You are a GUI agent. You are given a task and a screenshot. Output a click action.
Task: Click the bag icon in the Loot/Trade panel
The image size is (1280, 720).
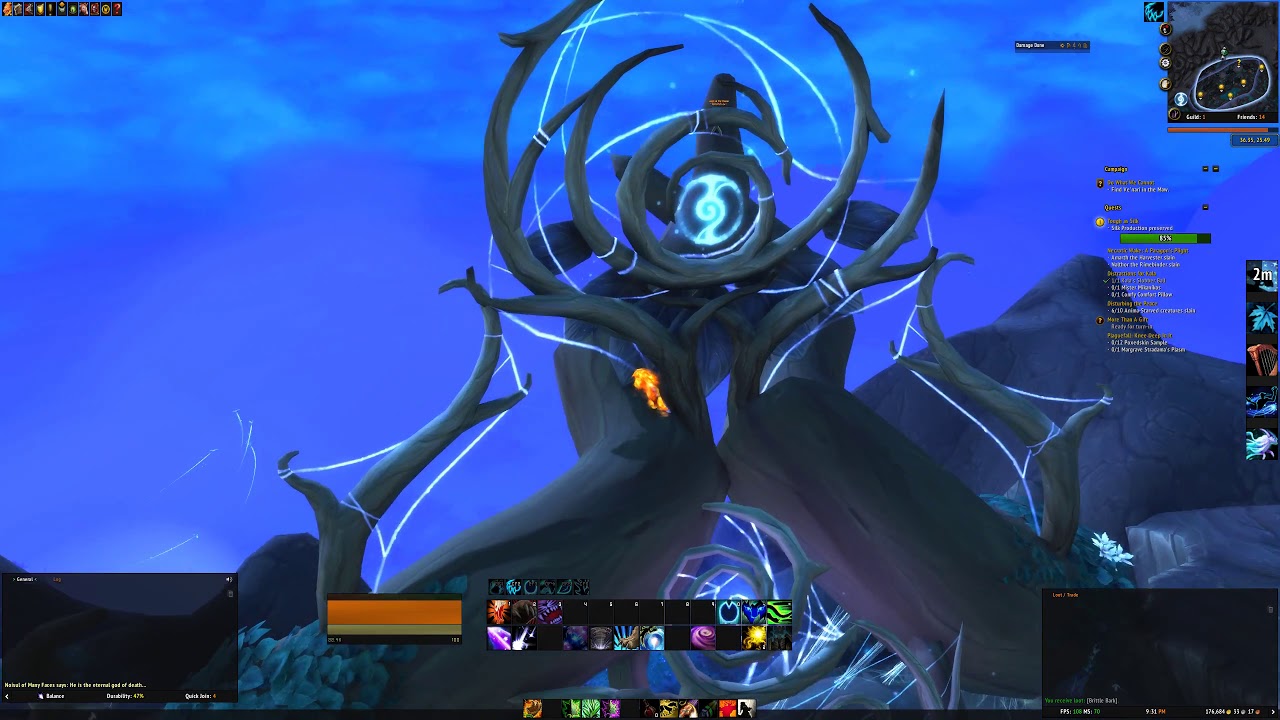(1270, 609)
